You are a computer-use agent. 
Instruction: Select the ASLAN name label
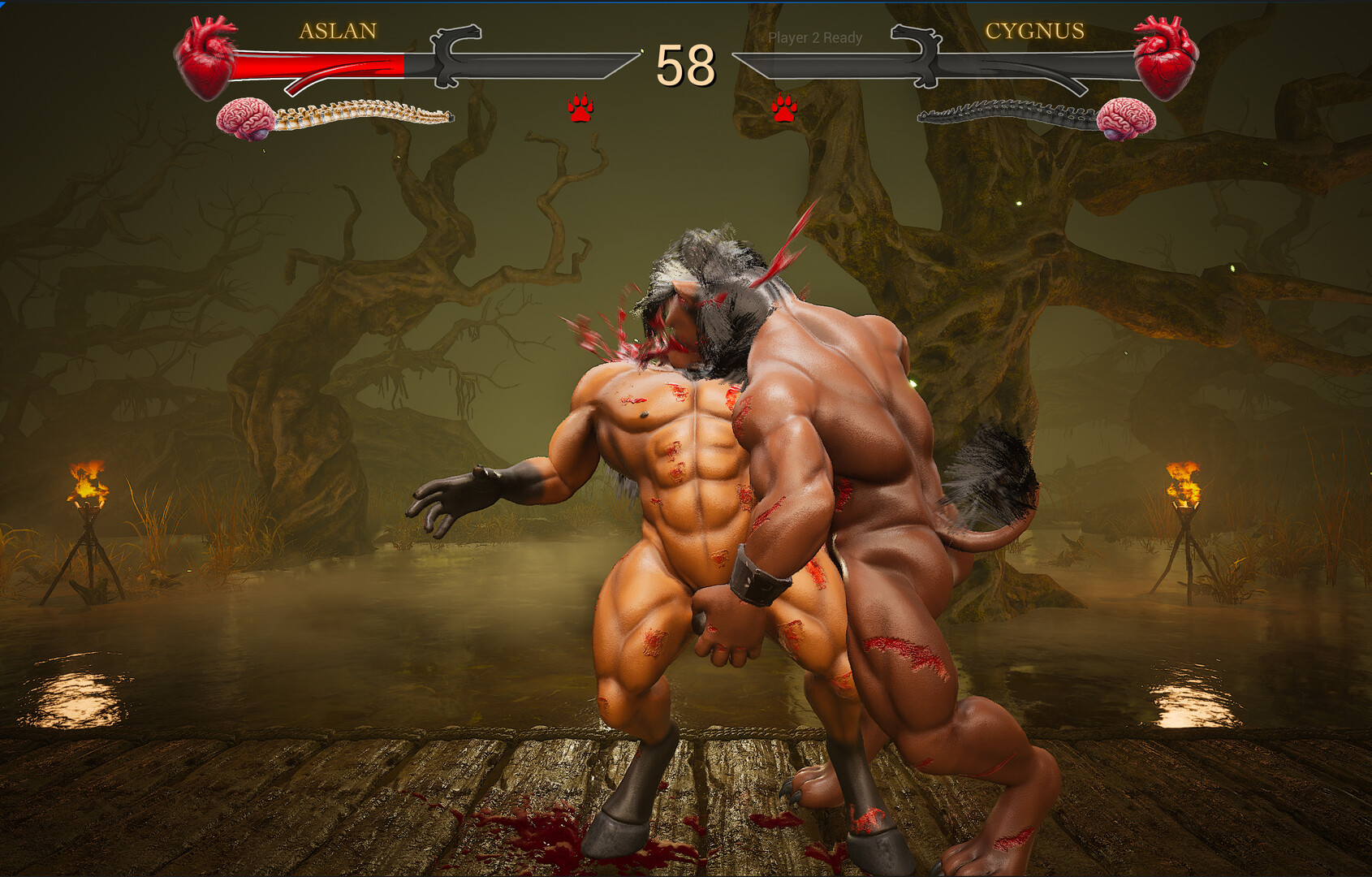pos(337,32)
